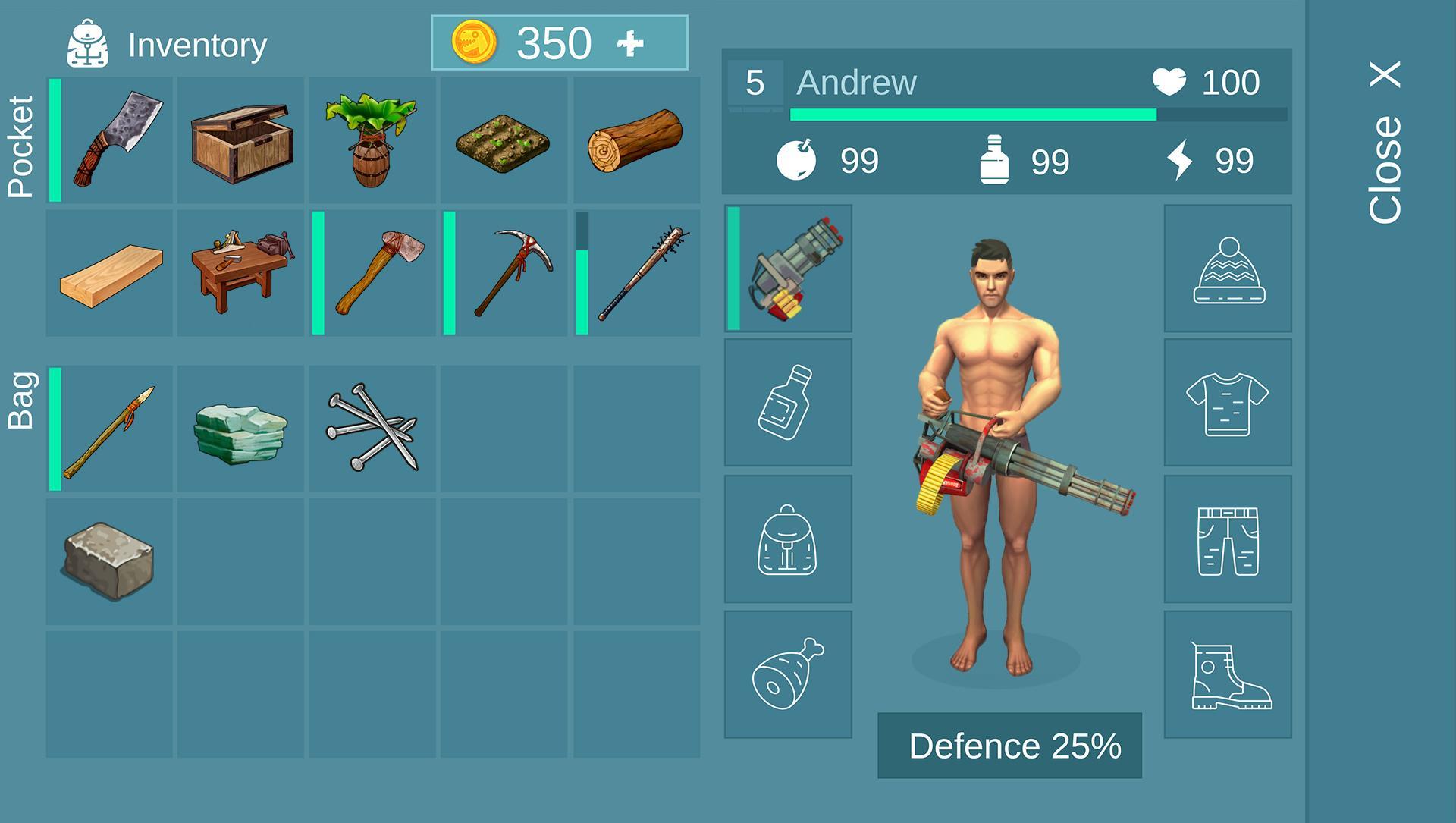This screenshot has height=823, width=1456.
Task: Click the iron nails item
Action: [372, 429]
